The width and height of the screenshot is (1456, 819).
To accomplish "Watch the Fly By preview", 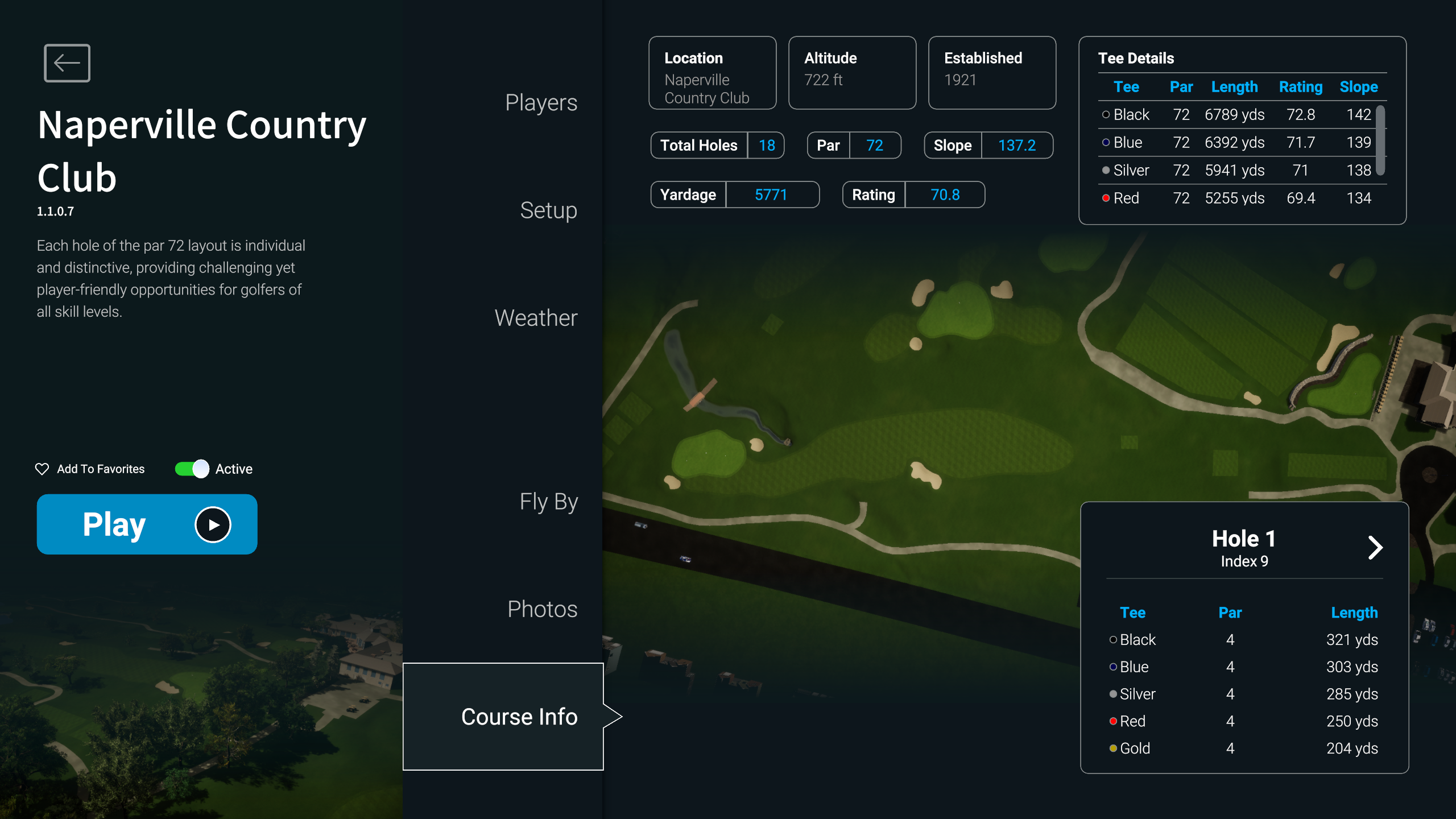I will click(548, 502).
